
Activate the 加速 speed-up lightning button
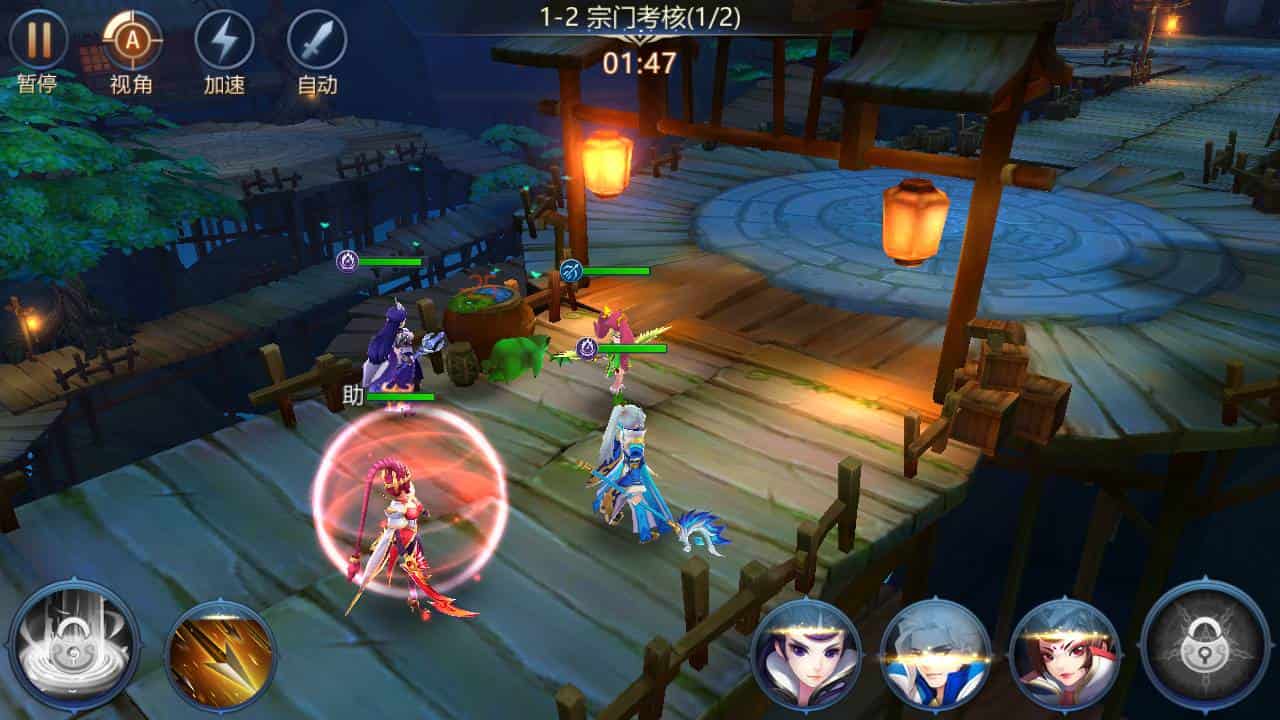(224, 41)
